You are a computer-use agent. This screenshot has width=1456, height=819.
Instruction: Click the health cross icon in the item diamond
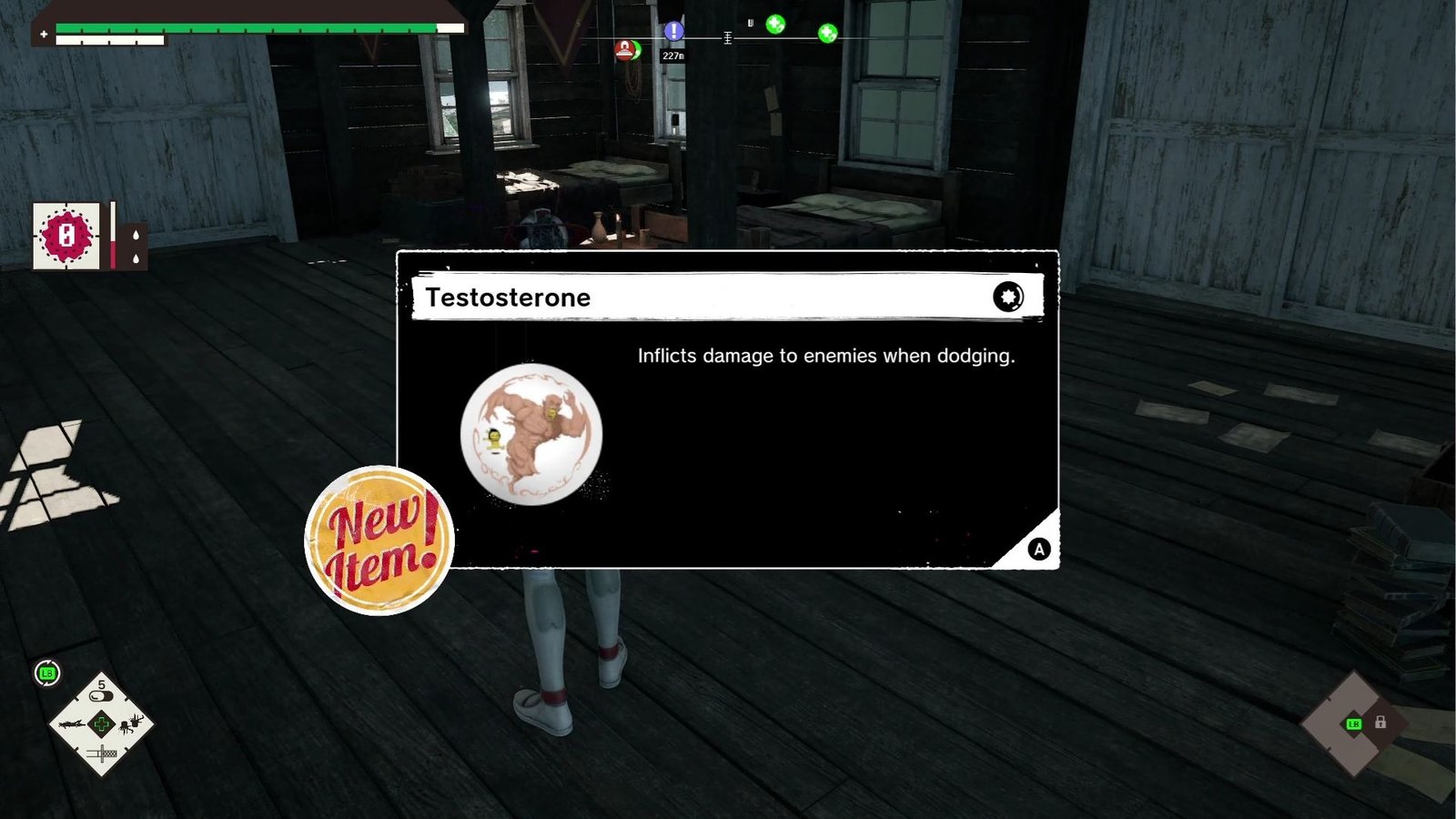[x=101, y=723]
